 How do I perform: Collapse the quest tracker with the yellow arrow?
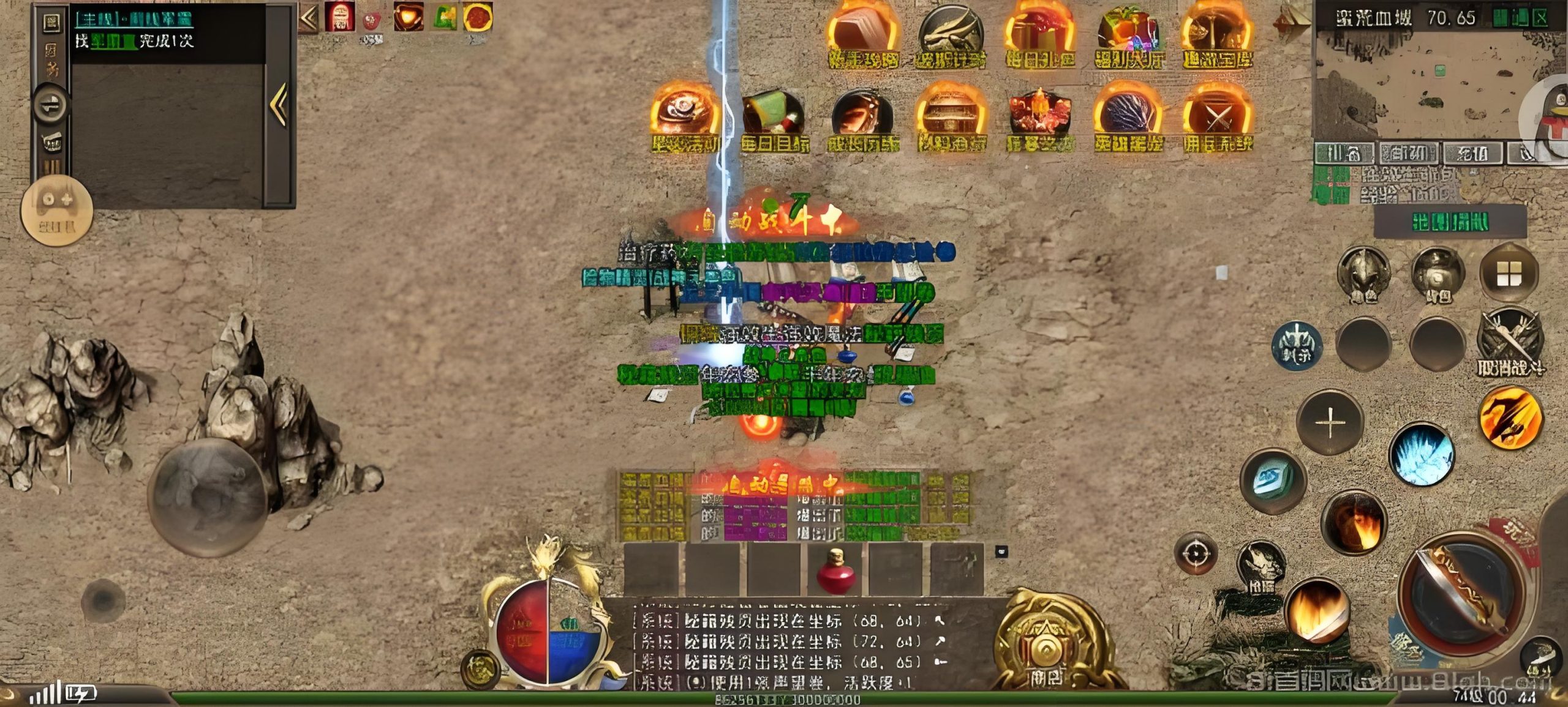[x=279, y=105]
